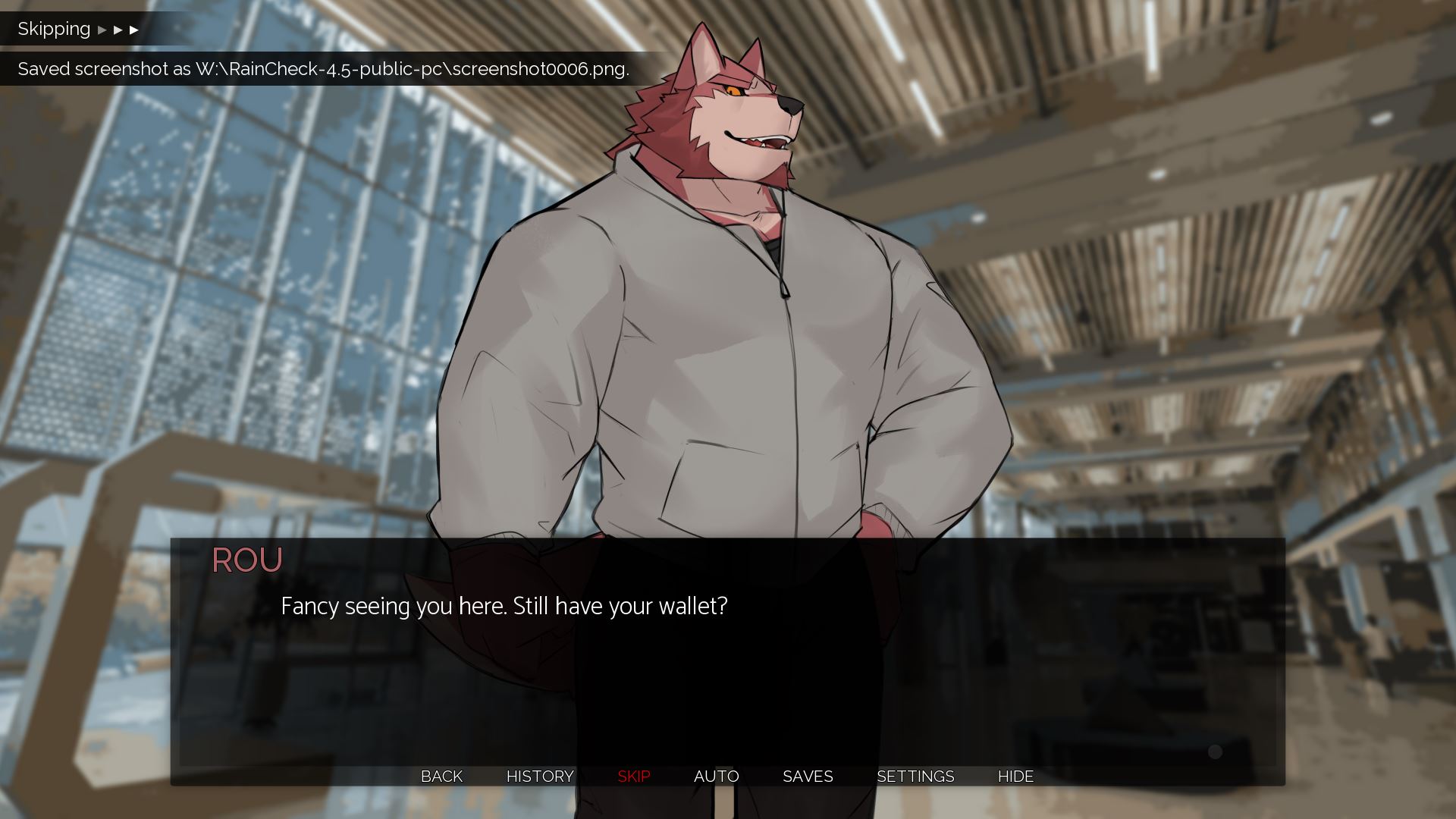Open the Settings menu

(x=915, y=776)
